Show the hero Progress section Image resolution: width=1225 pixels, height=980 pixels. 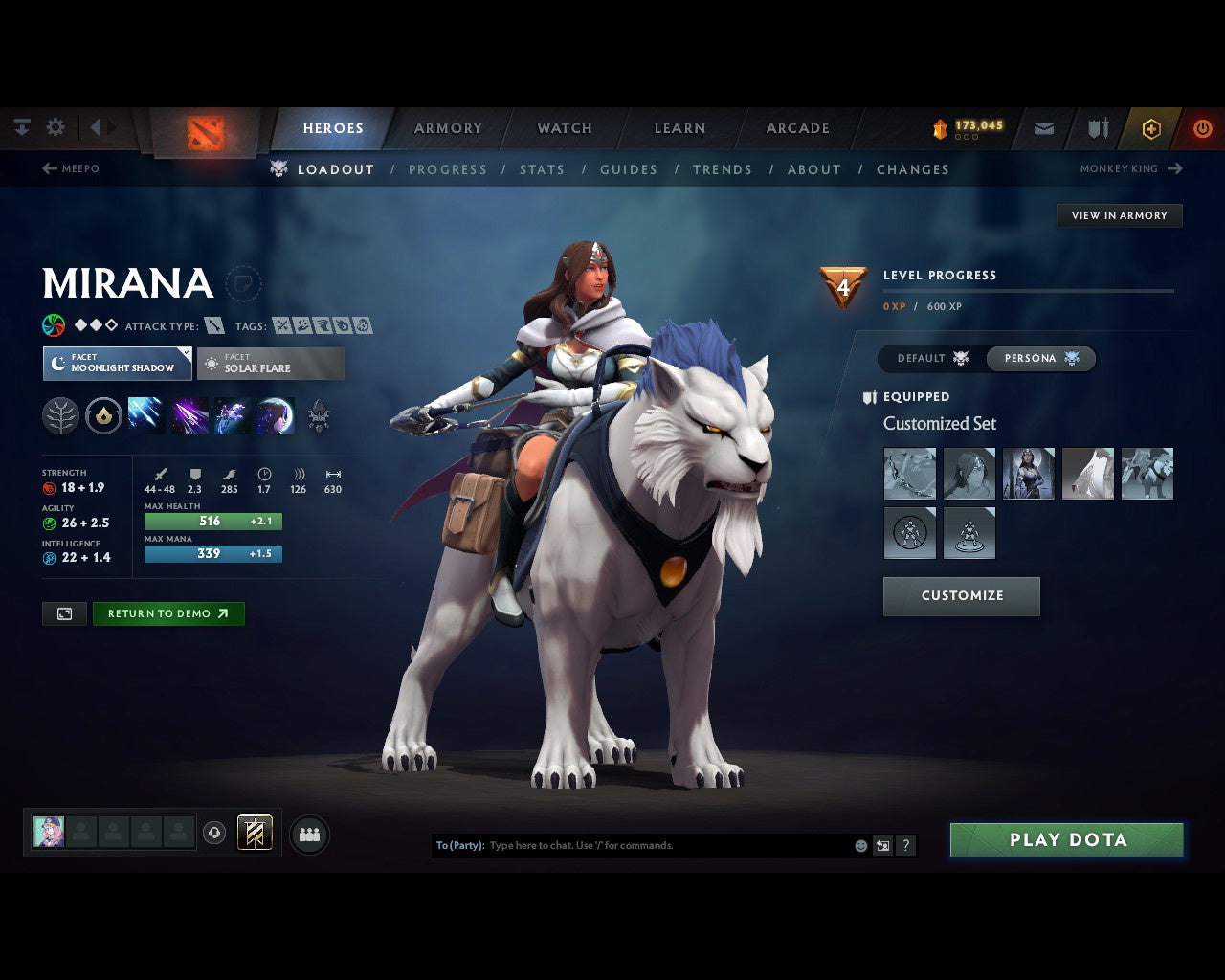click(448, 169)
